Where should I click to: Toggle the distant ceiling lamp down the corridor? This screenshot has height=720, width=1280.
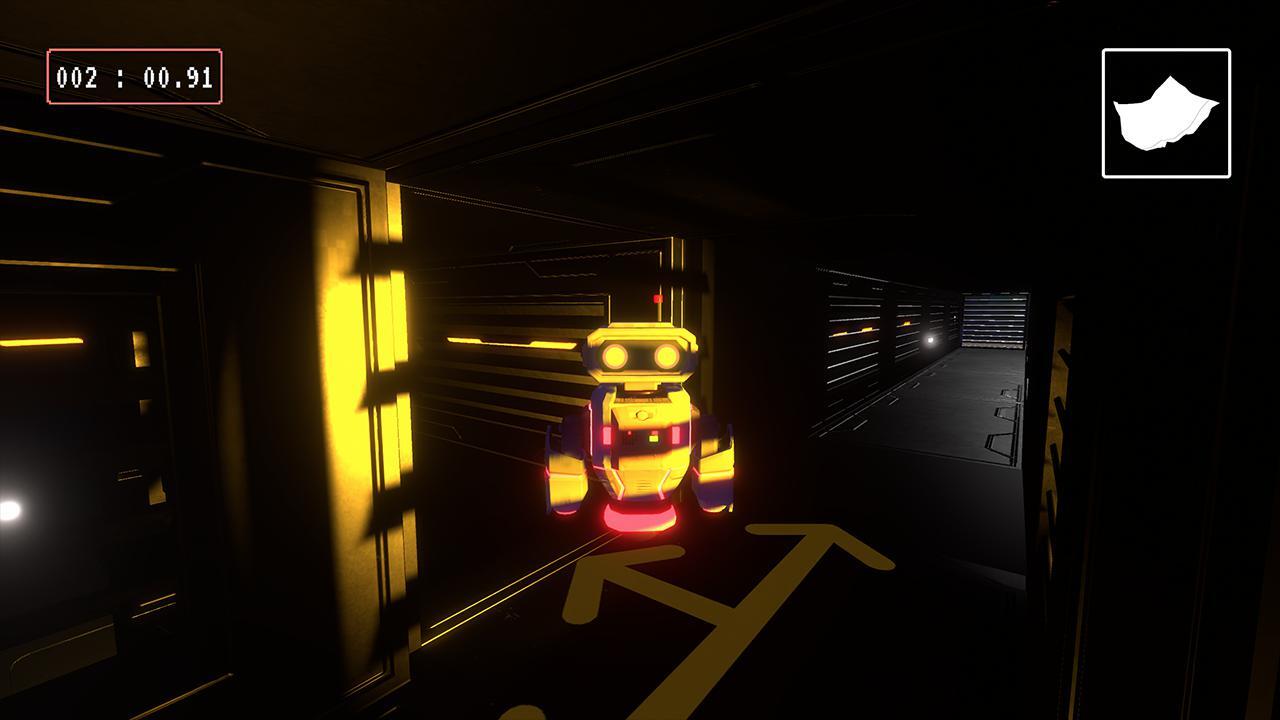click(931, 342)
